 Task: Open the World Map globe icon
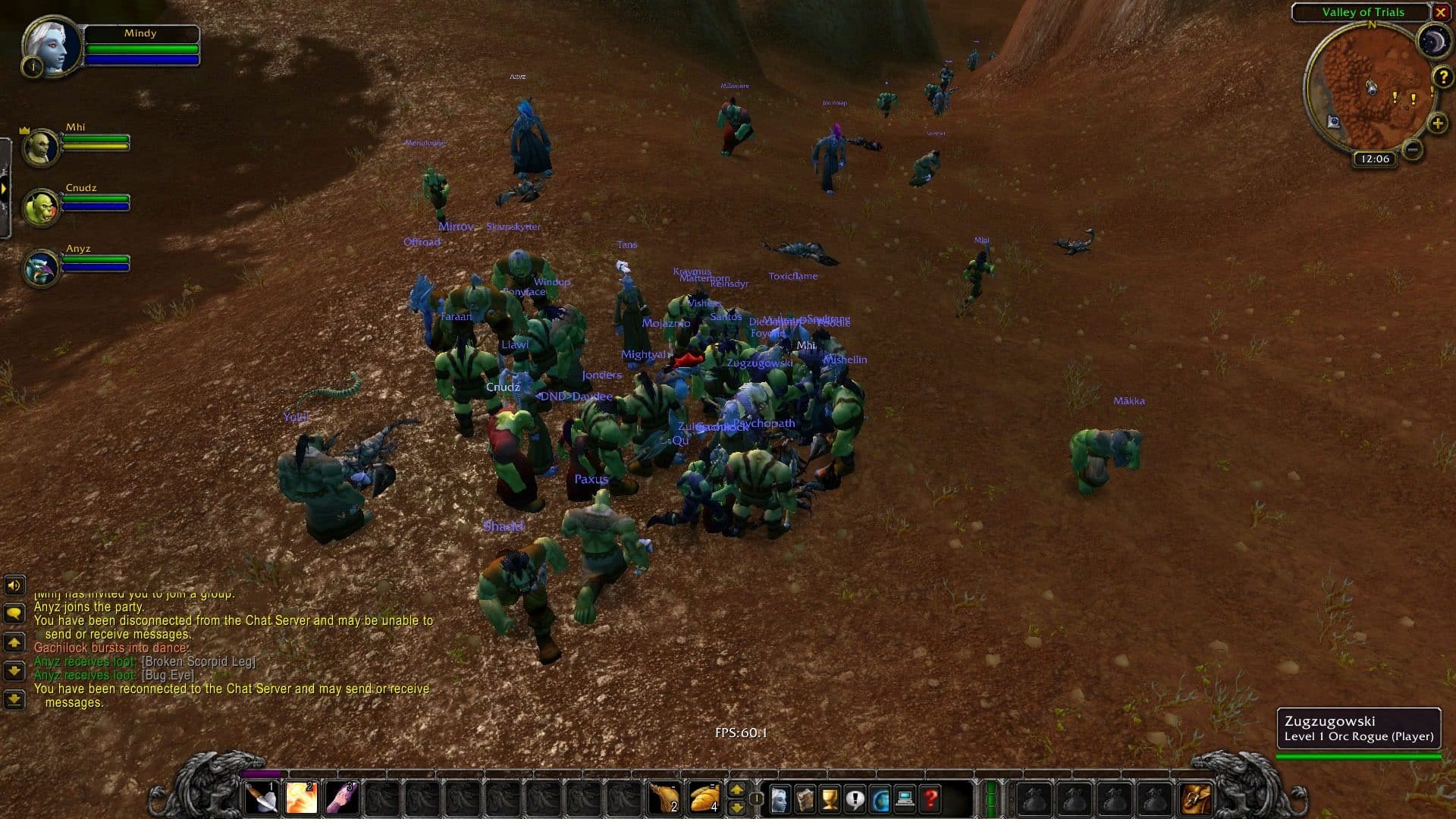click(880, 798)
